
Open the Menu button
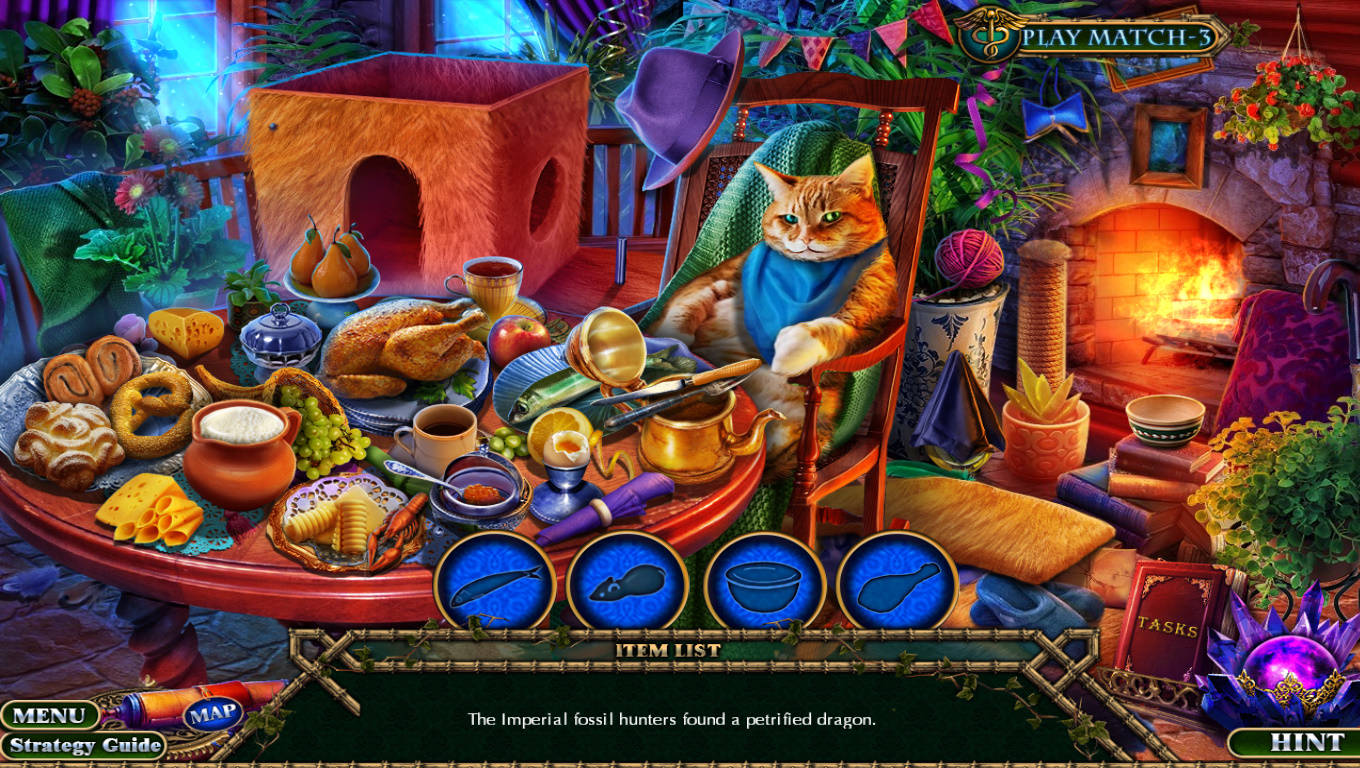point(49,715)
